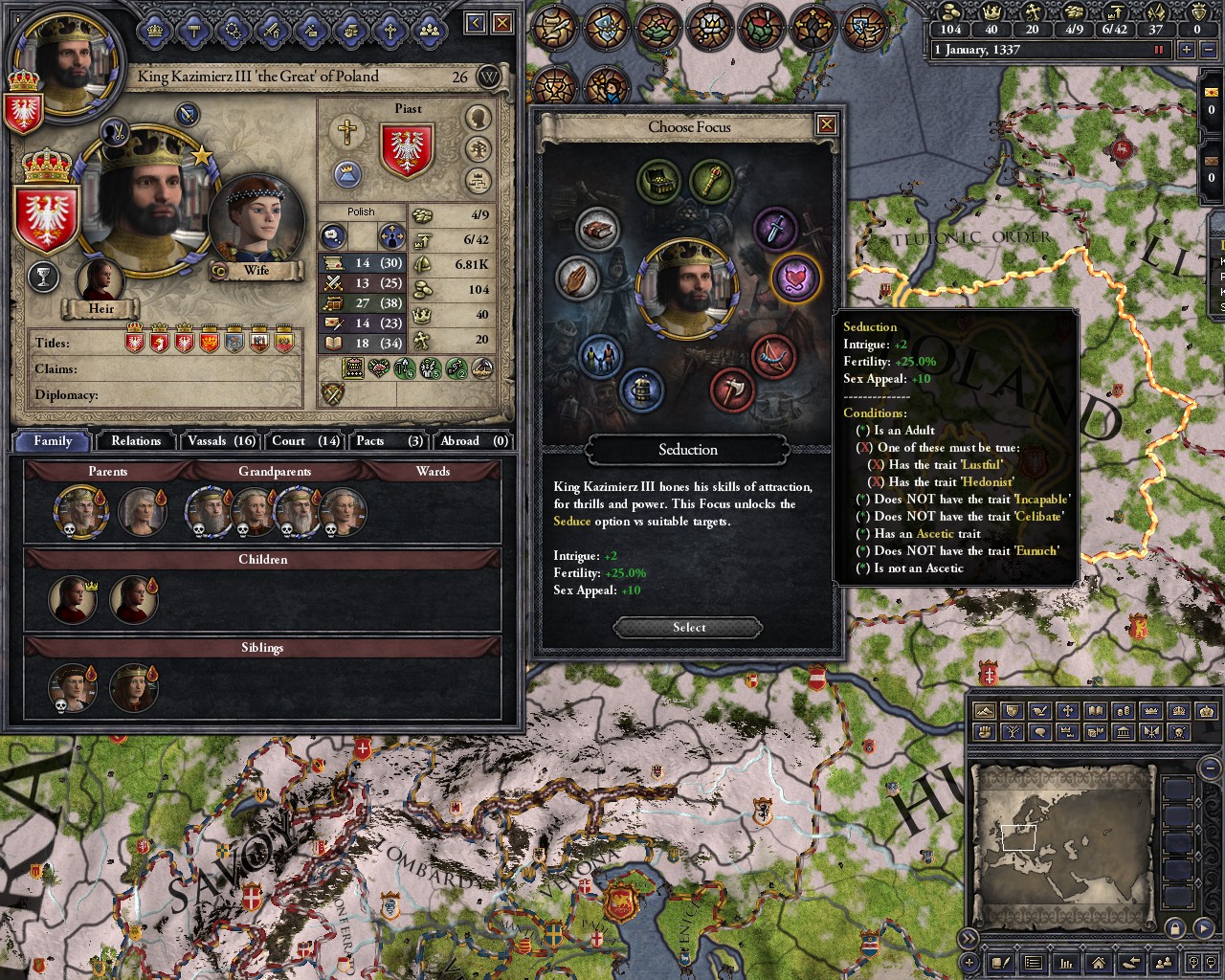Image resolution: width=1225 pixels, height=980 pixels.
Task: Select the Business focus treasure chest icon
Action: coord(659,180)
